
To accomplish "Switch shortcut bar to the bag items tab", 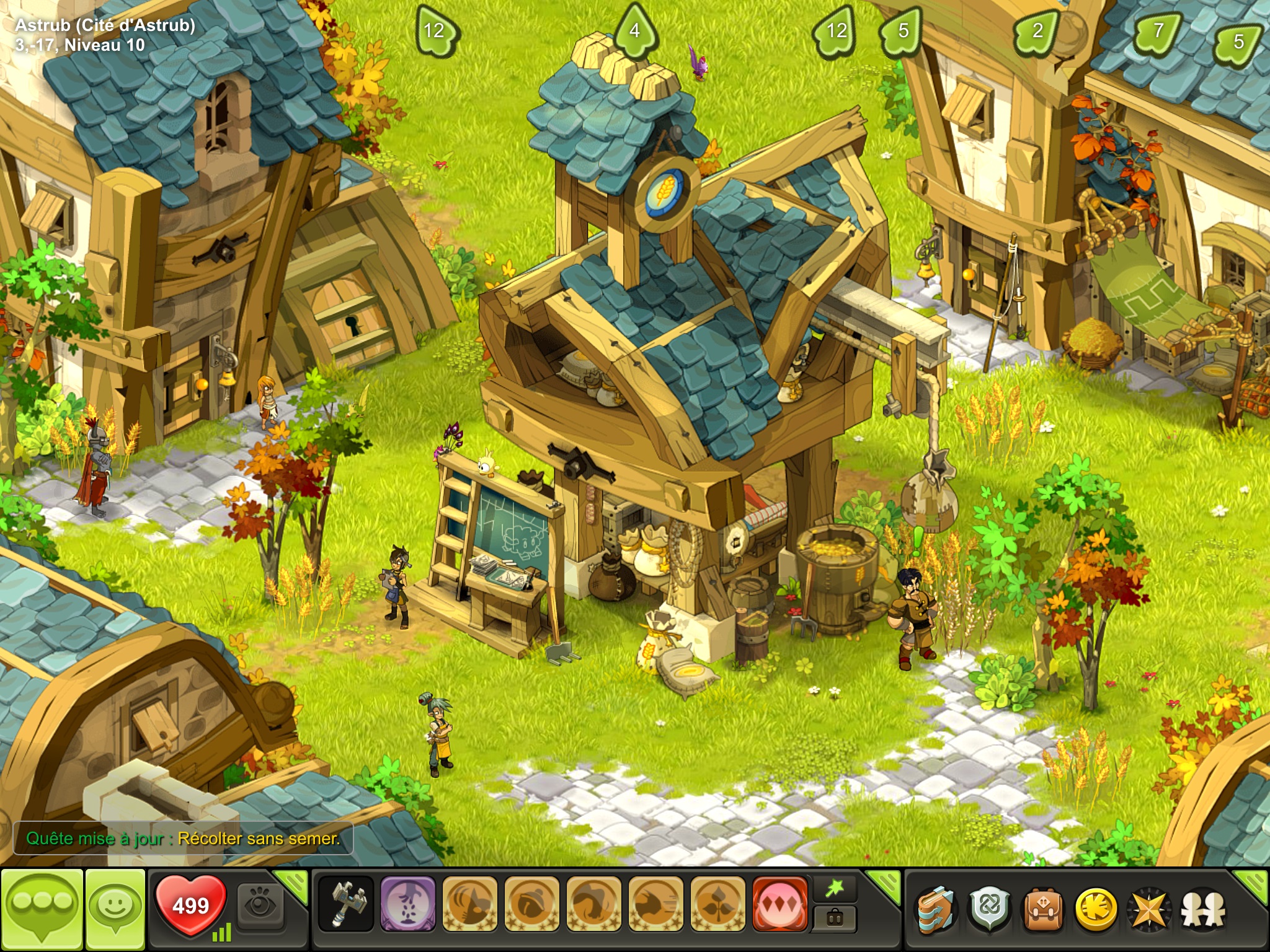I will tap(835, 919).
